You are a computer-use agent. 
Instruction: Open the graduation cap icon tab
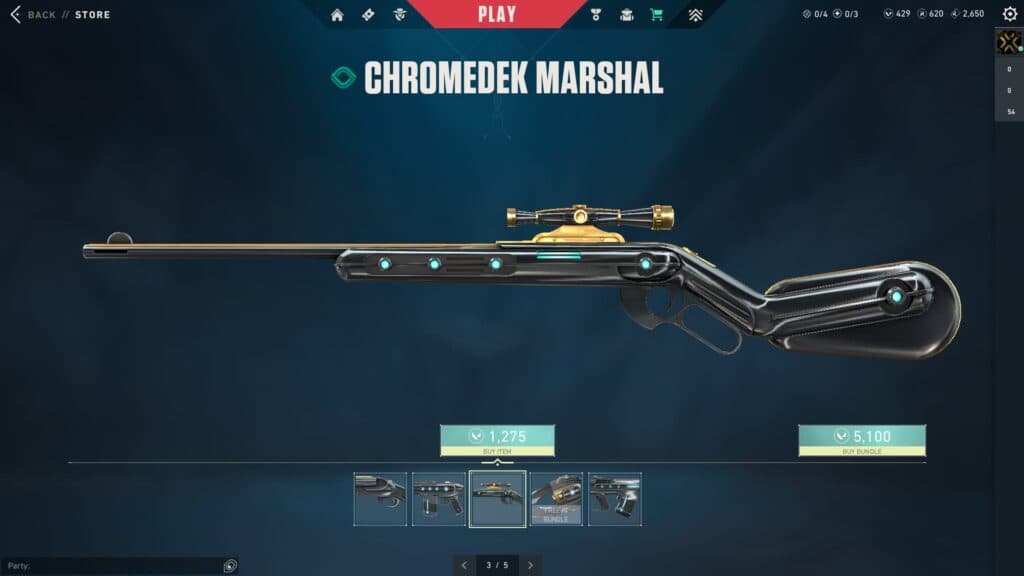[x=627, y=15]
